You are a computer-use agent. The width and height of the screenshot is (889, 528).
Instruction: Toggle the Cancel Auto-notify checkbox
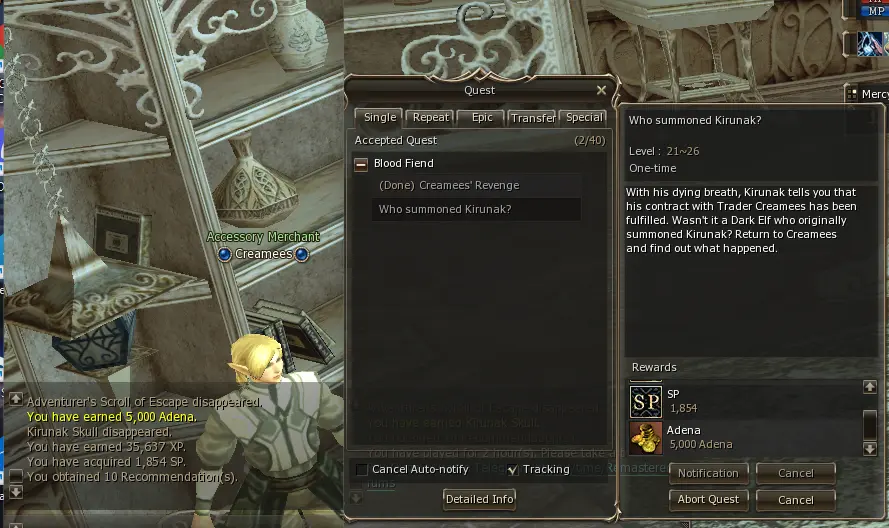361,470
